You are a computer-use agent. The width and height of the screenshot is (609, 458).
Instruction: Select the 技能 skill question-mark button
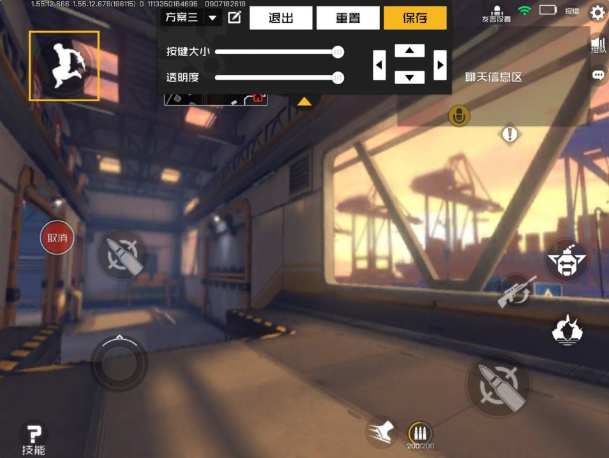[34, 438]
